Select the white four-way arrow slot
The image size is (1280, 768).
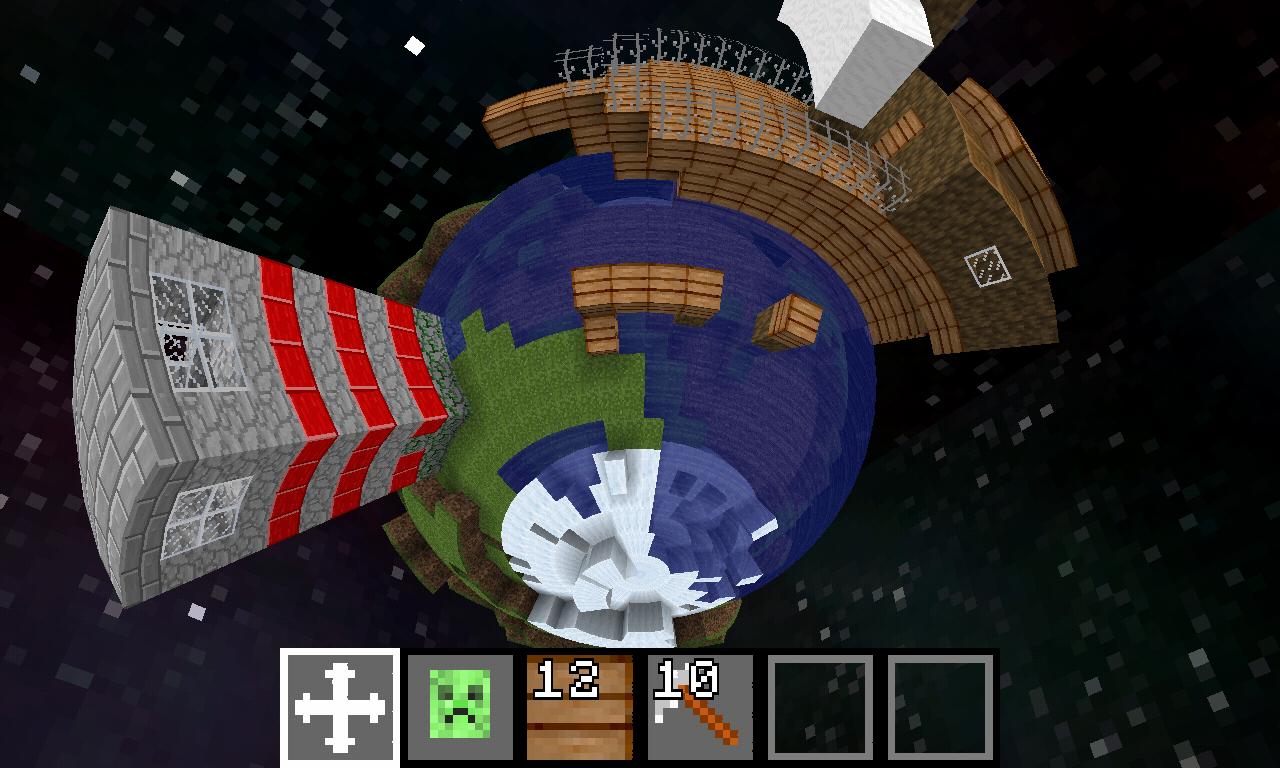pyautogui.click(x=340, y=708)
